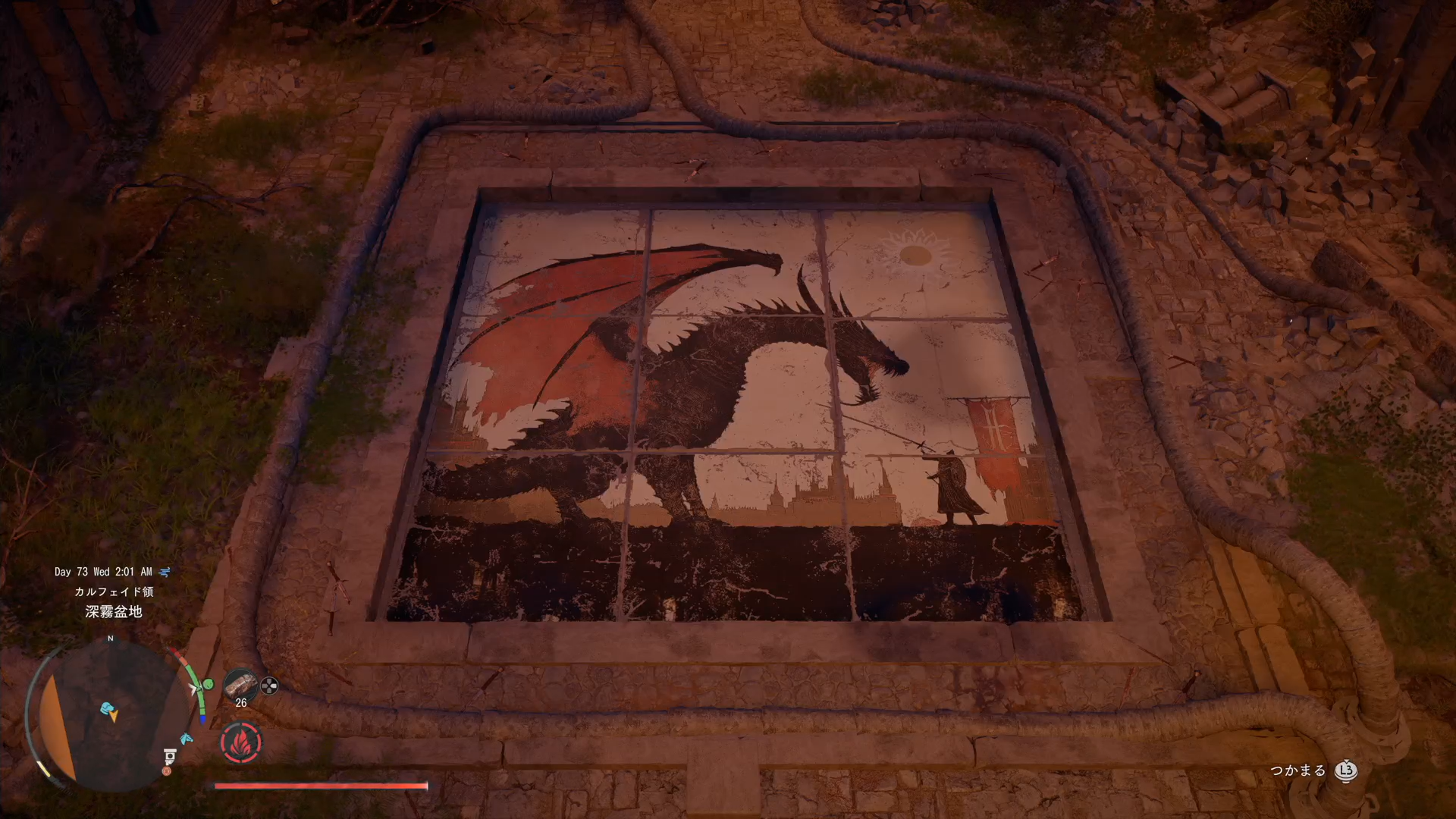The width and height of the screenshot is (1456, 819).
Task: Select the wrapped food item slot
Action: click(x=240, y=684)
